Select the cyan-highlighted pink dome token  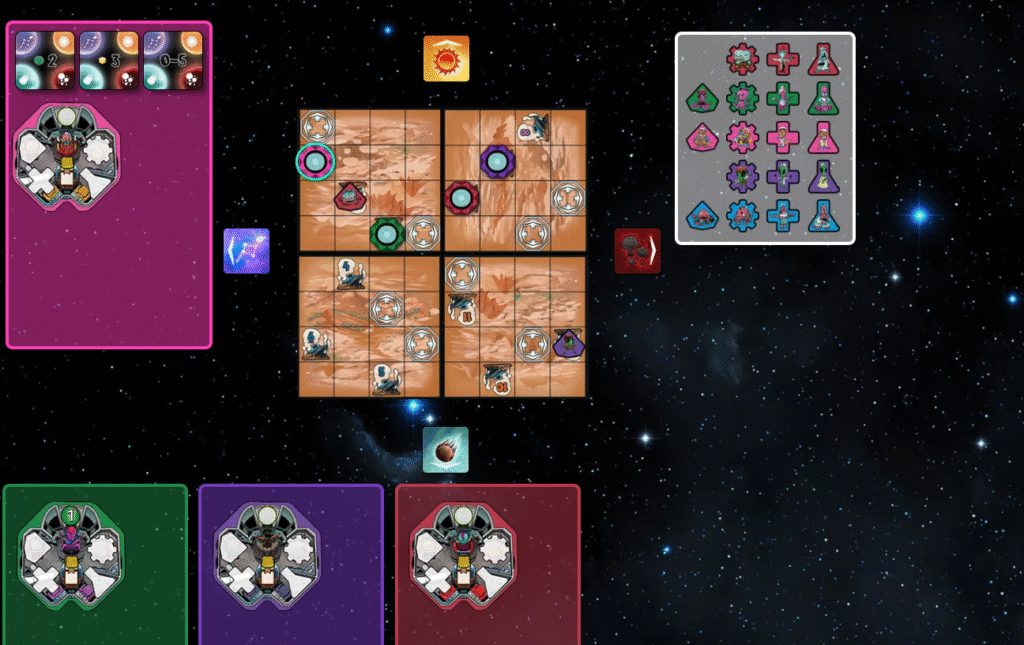(x=315, y=161)
